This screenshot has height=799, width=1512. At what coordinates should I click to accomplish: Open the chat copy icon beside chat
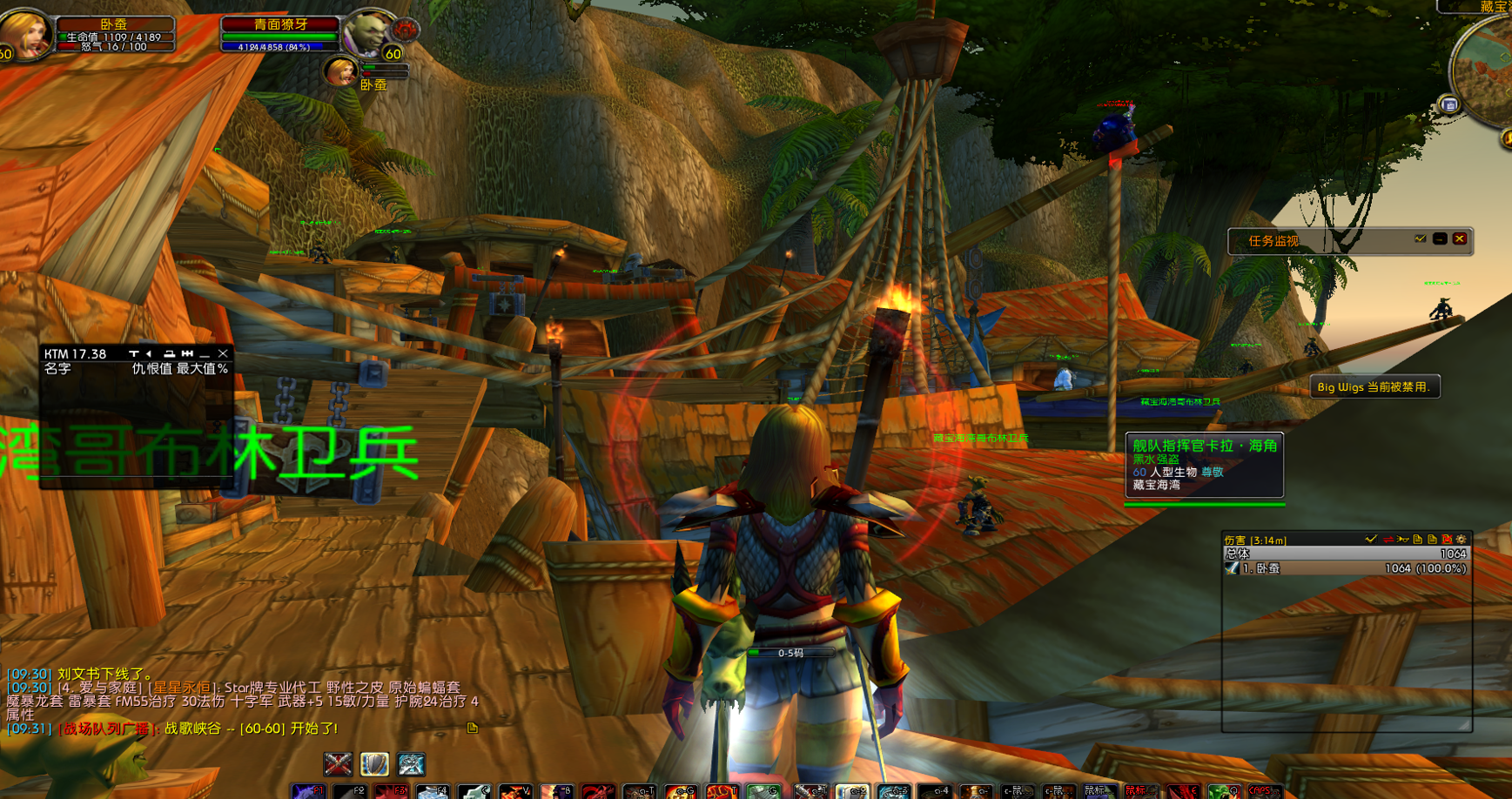pyautogui.click(x=473, y=728)
